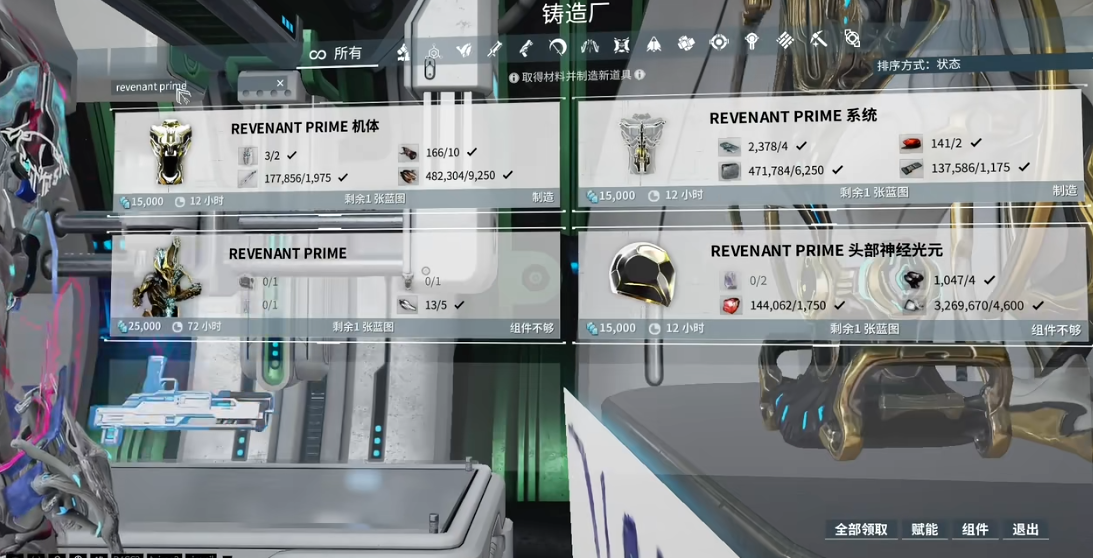Build the Revenant Prime 系统 with 制造
The image size is (1093, 558).
(1064, 190)
